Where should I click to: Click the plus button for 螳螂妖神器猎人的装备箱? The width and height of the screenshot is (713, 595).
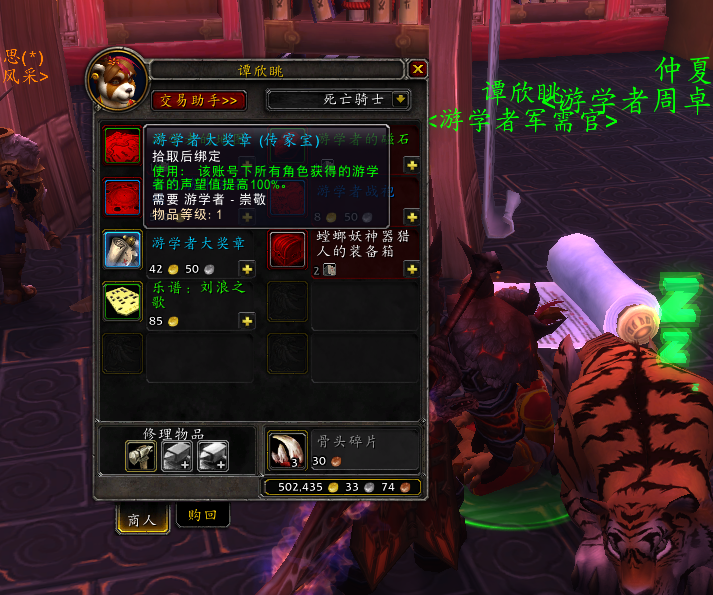[411, 269]
